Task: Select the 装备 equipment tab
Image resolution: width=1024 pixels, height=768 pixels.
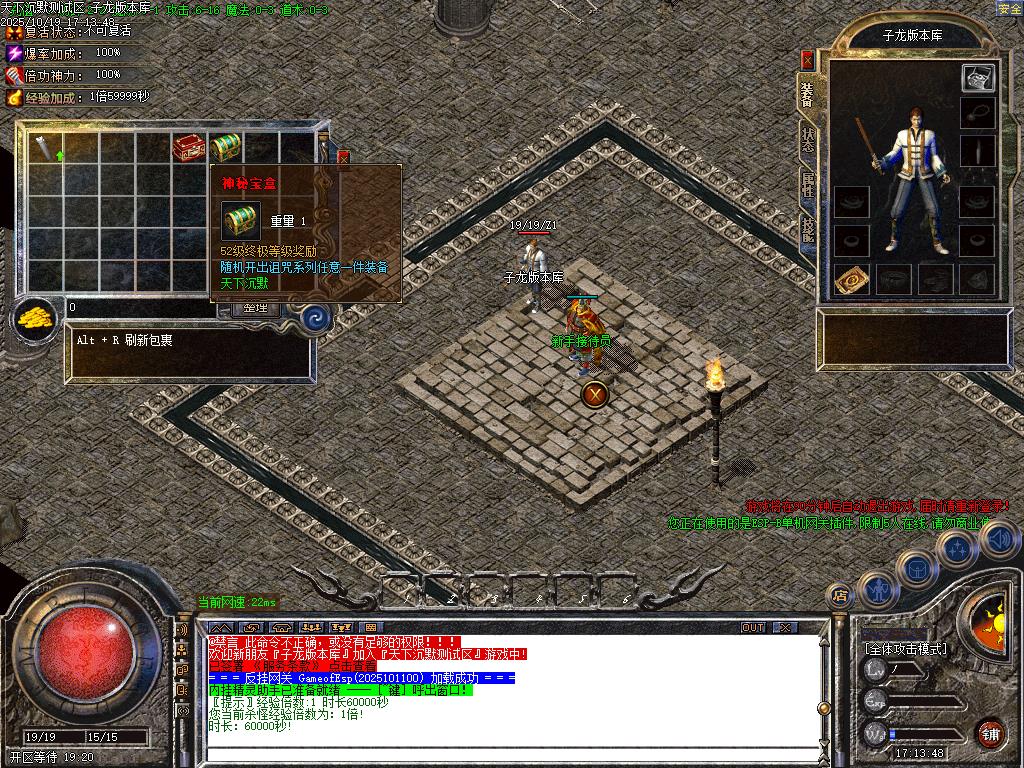Action: pyautogui.click(x=807, y=95)
